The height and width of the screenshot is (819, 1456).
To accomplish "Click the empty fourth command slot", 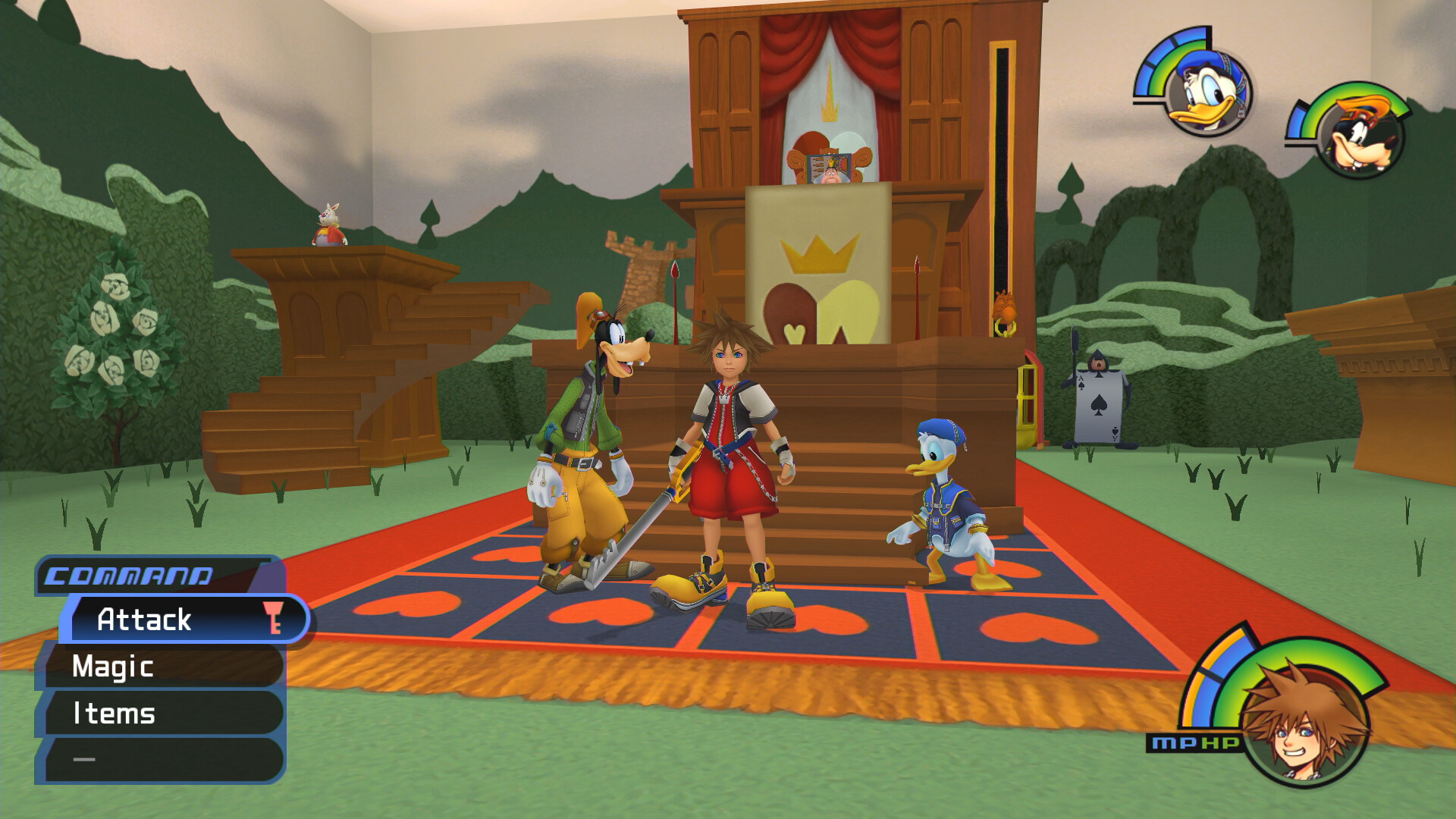I will point(83,758).
